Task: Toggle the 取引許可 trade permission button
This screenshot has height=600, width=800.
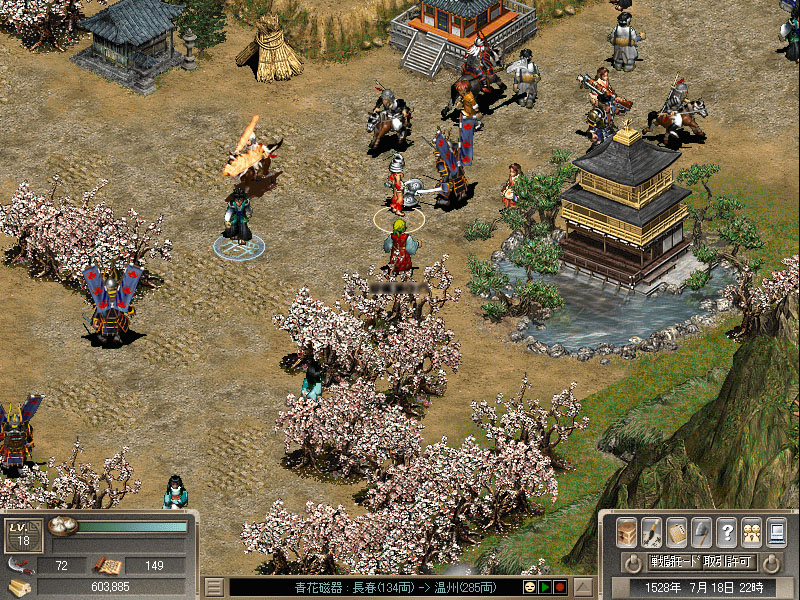Action: pos(728,562)
